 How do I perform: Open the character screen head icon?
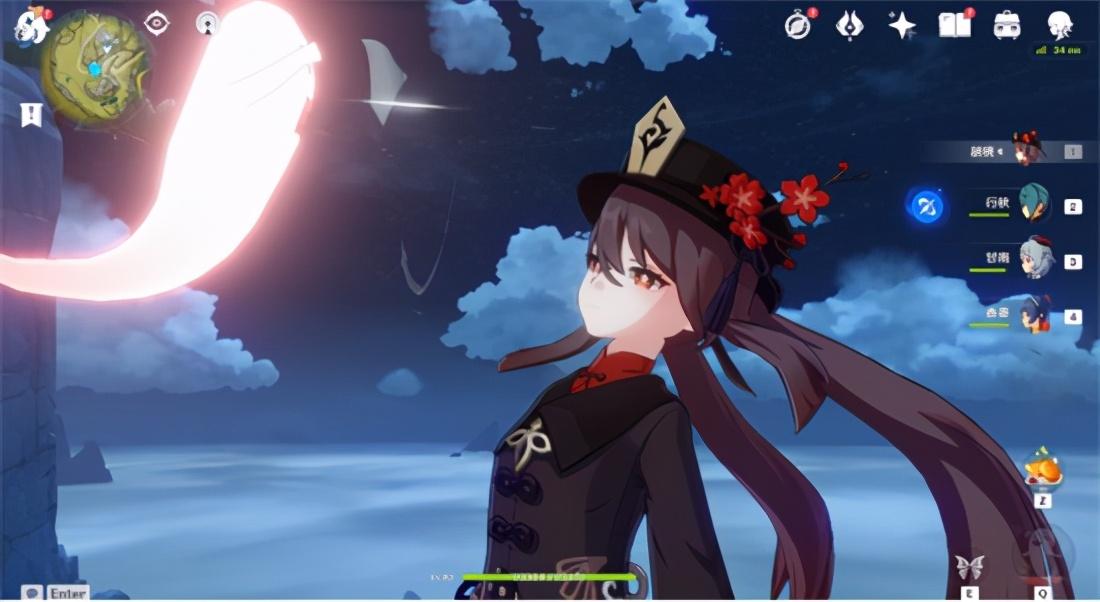tap(1060, 25)
